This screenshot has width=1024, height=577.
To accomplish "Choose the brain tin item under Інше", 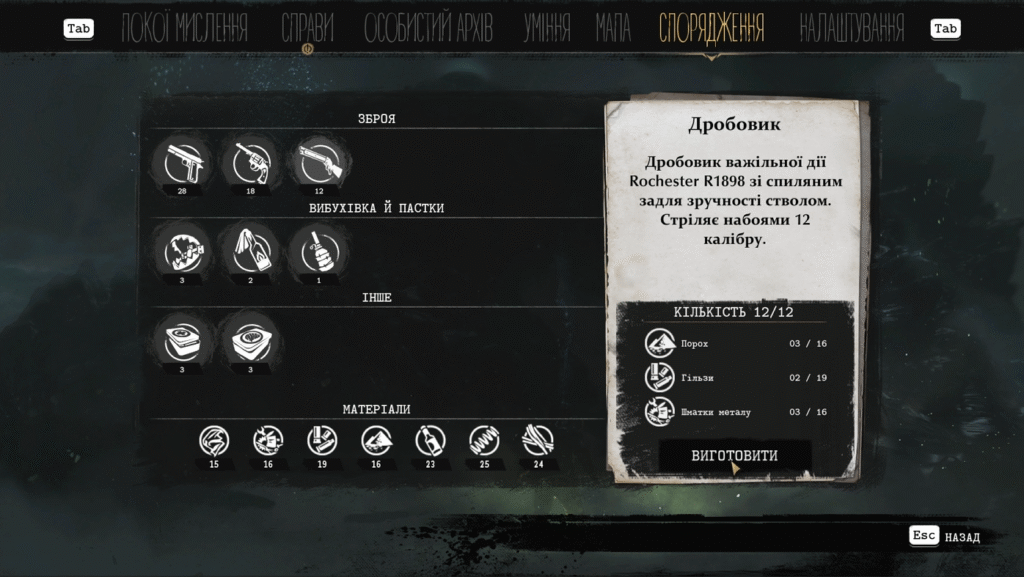I will (250, 340).
